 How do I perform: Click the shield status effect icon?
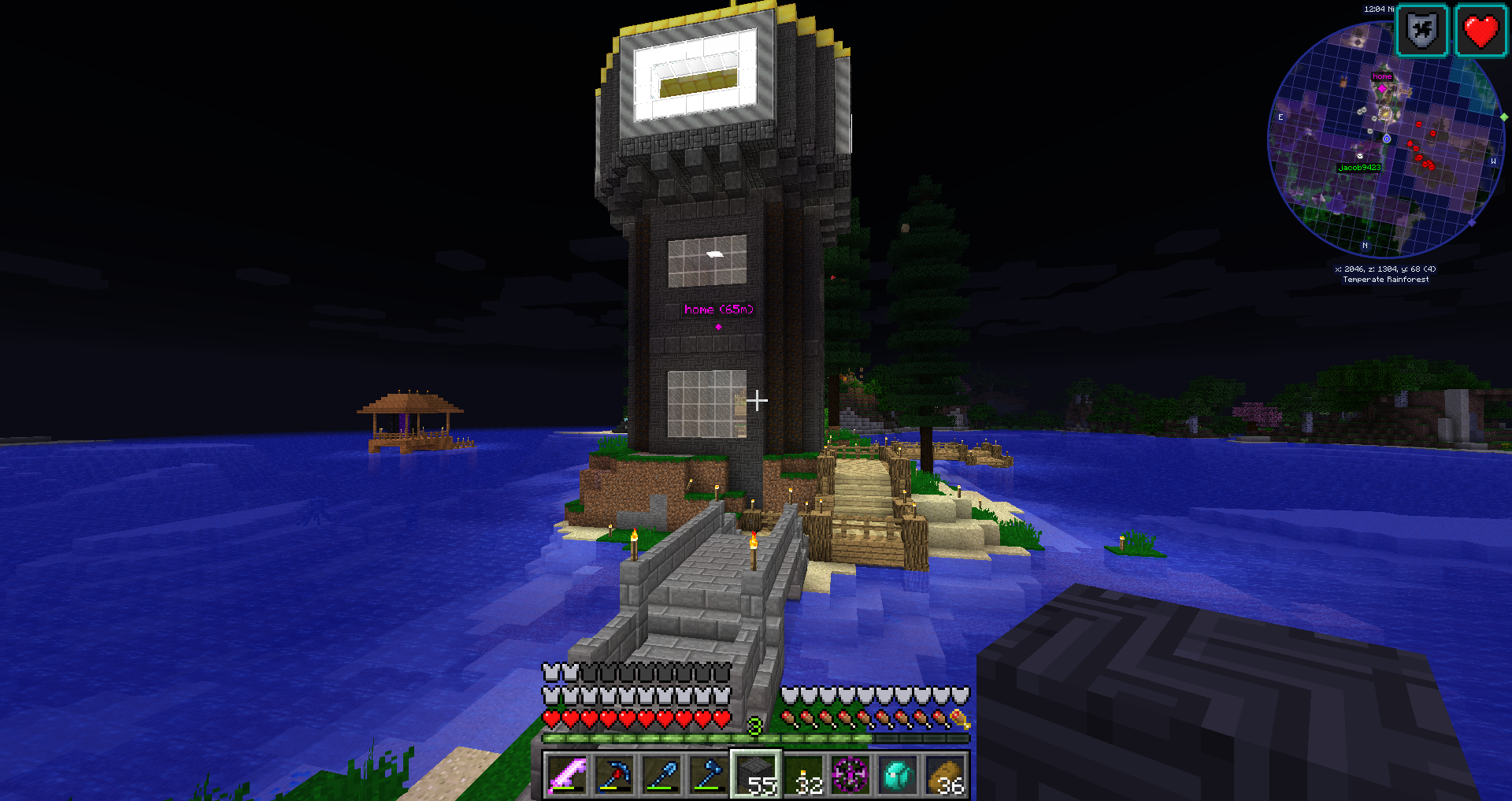click(x=1422, y=32)
